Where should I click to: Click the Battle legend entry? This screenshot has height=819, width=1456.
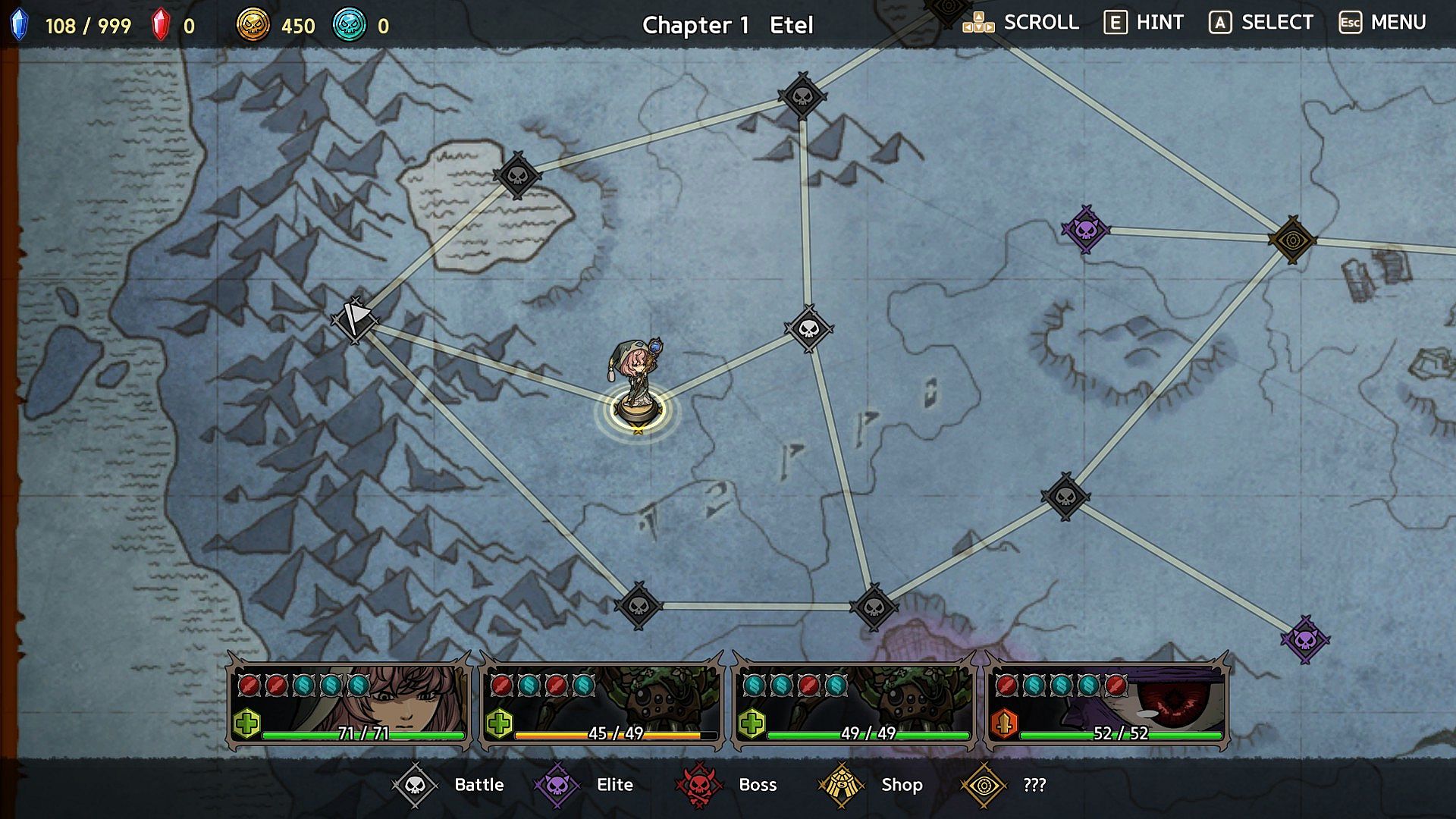tap(449, 785)
